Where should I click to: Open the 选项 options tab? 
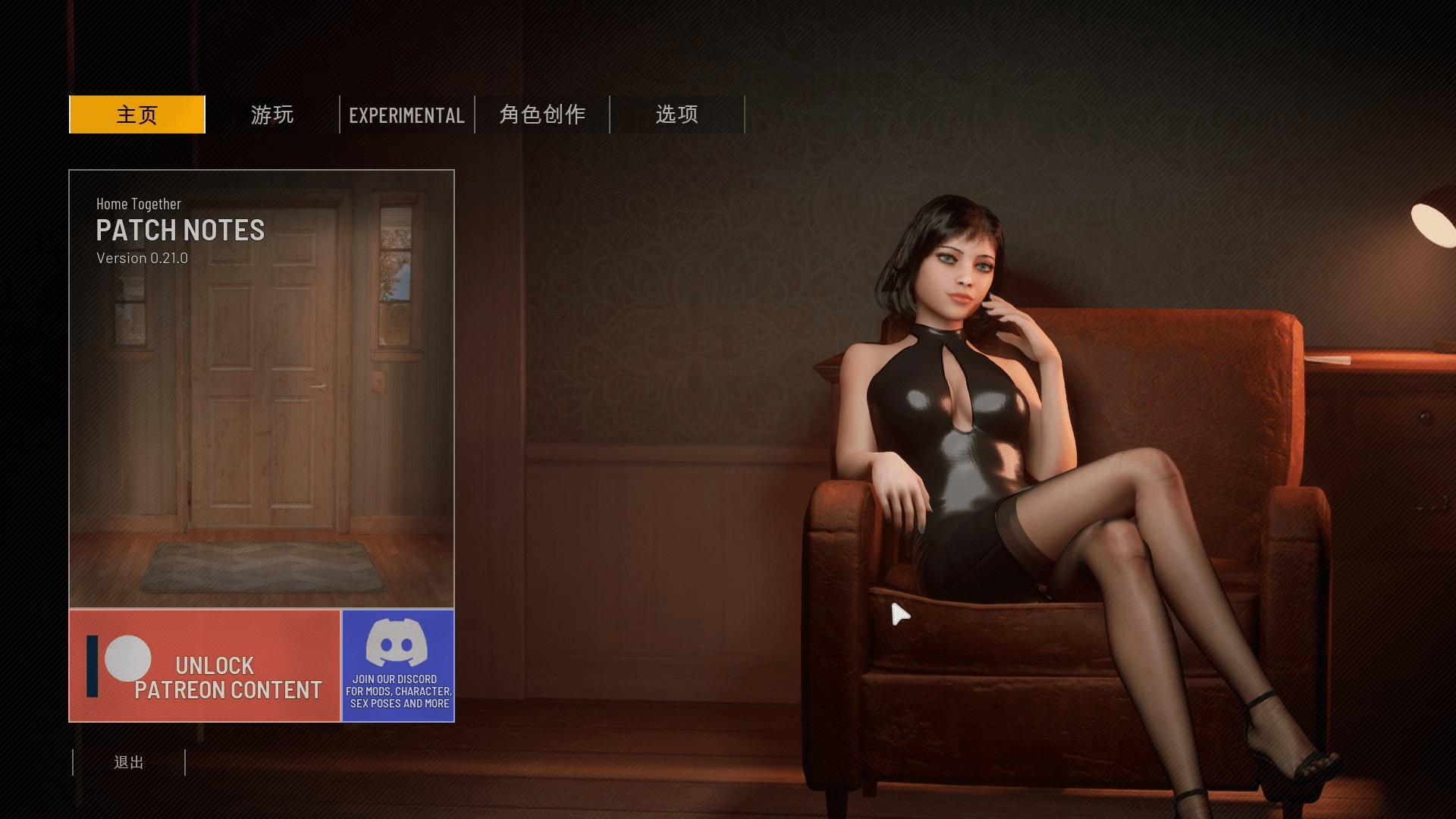[x=677, y=115]
